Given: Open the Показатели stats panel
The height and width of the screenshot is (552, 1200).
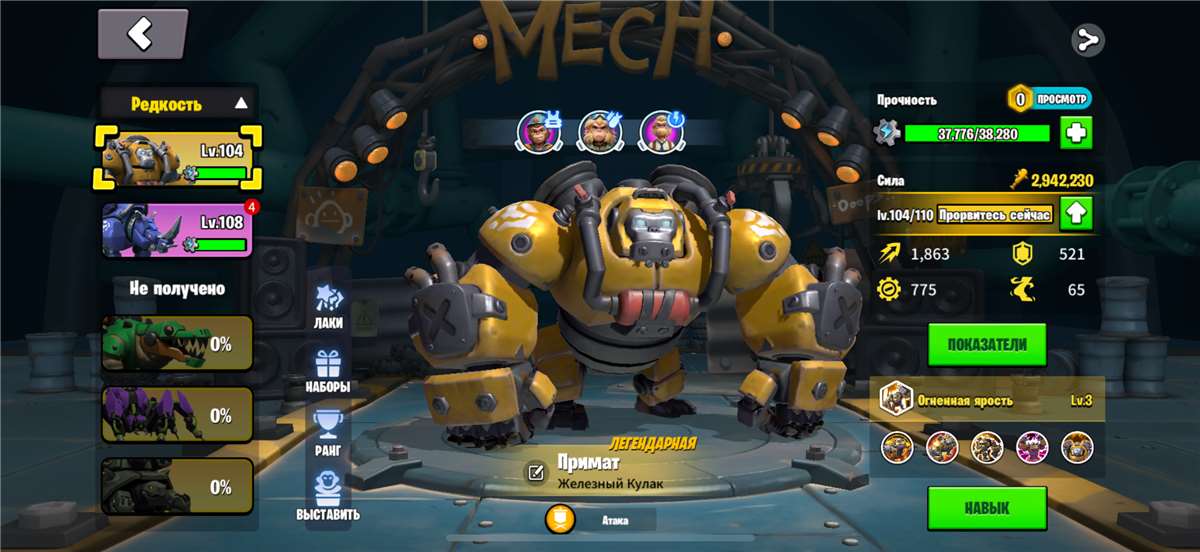Looking at the screenshot, I should pyautogui.click(x=986, y=344).
